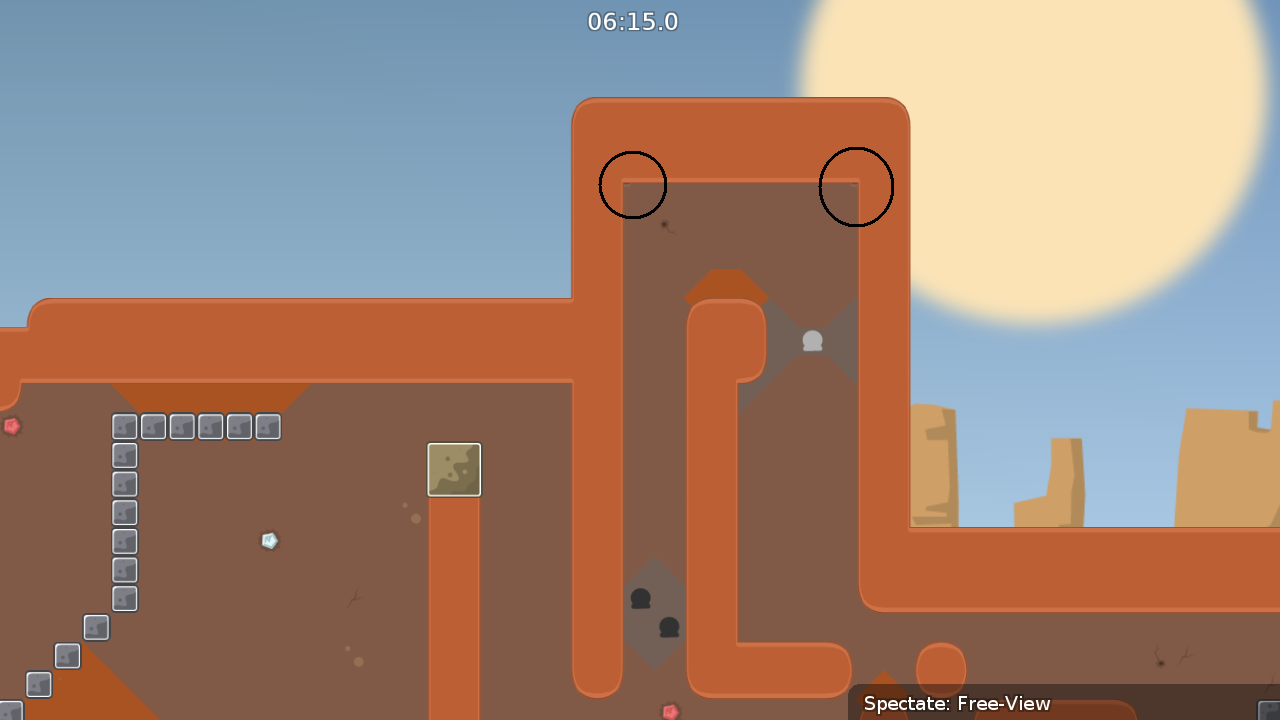Click the upper black ghost character underground

click(x=641, y=598)
